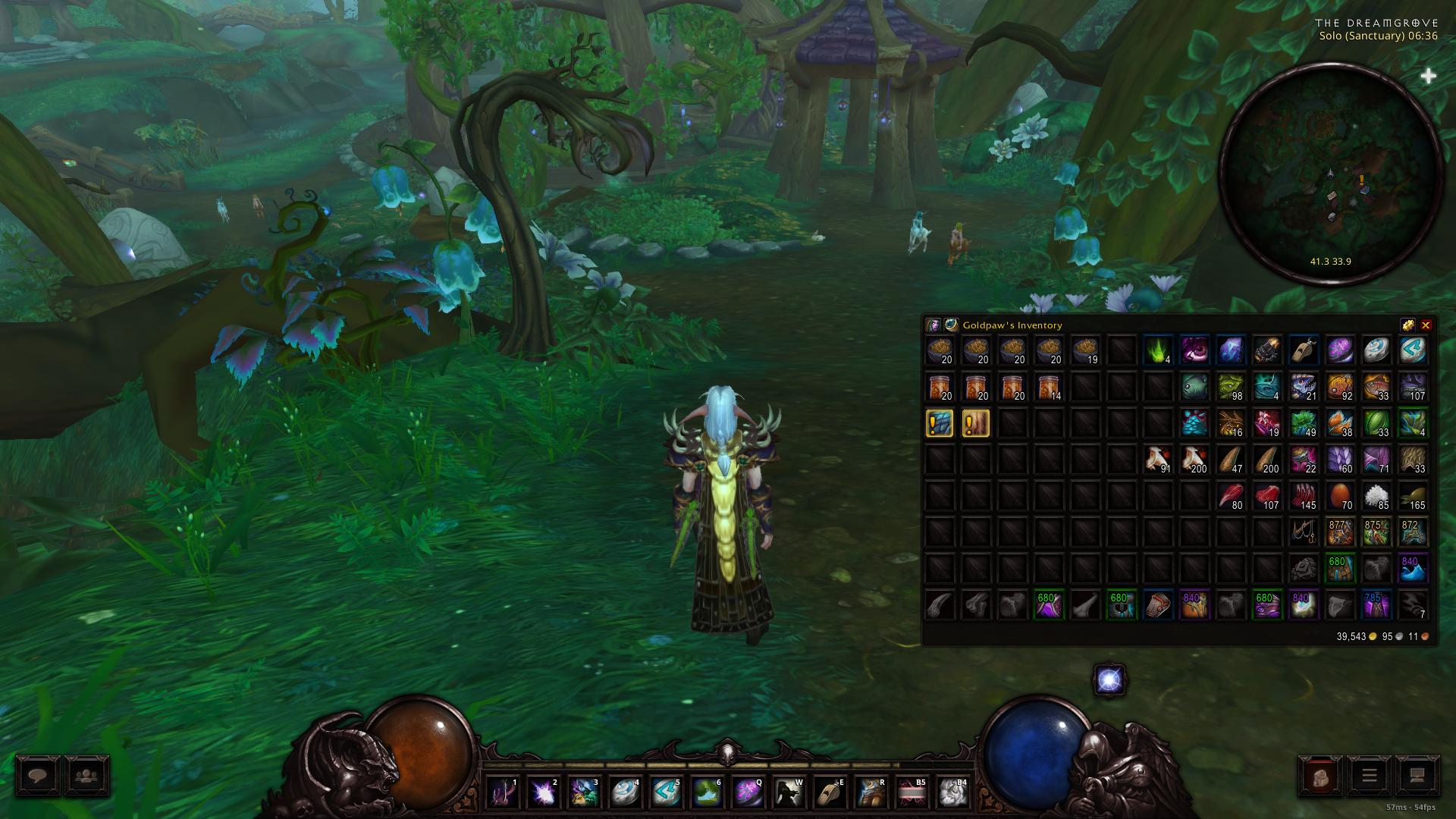Select the white salt pile stack of 85
The width and height of the screenshot is (1456, 819).
pyautogui.click(x=1376, y=496)
